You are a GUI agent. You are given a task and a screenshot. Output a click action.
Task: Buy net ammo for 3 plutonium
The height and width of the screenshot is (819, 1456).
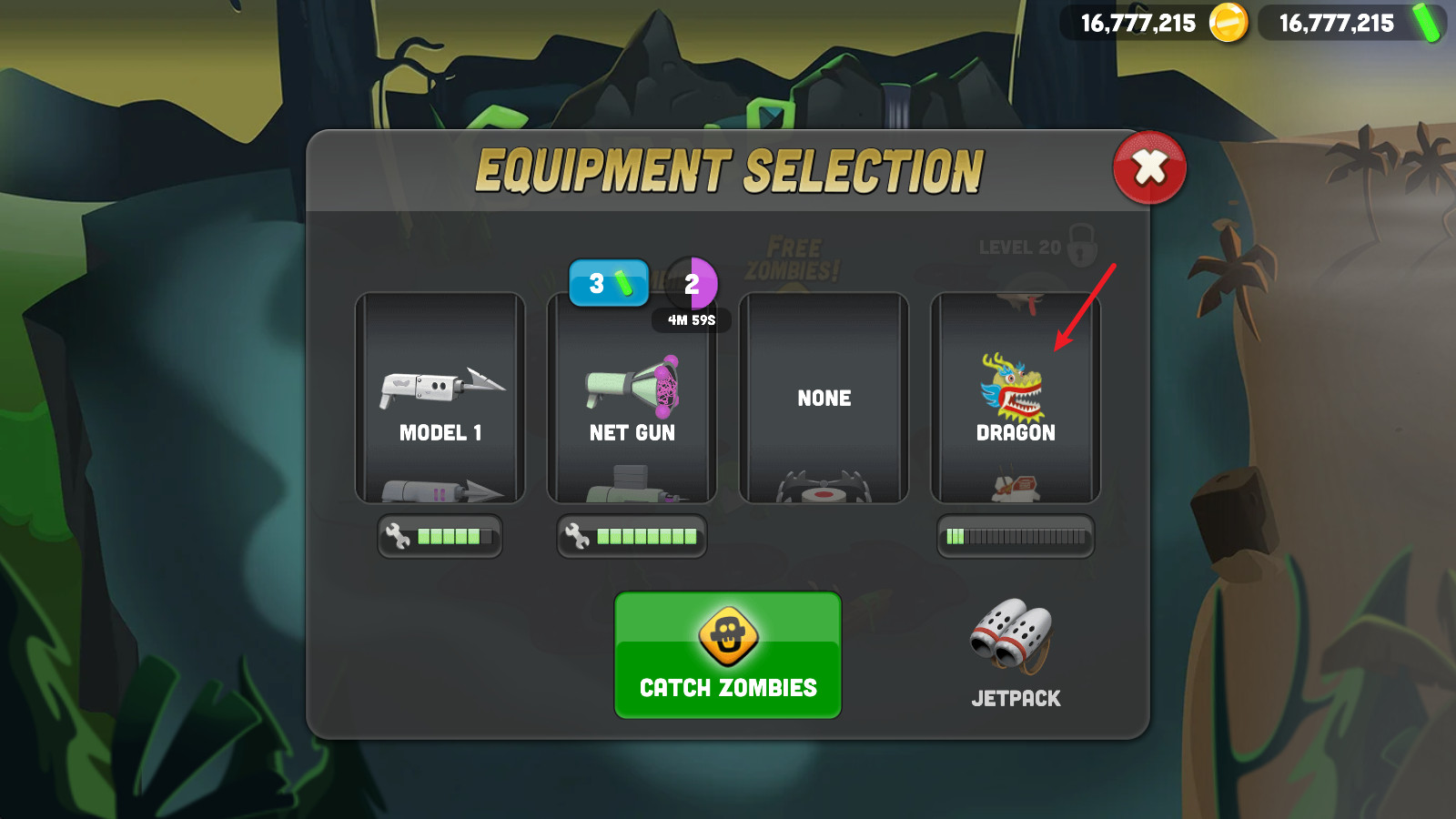(609, 283)
